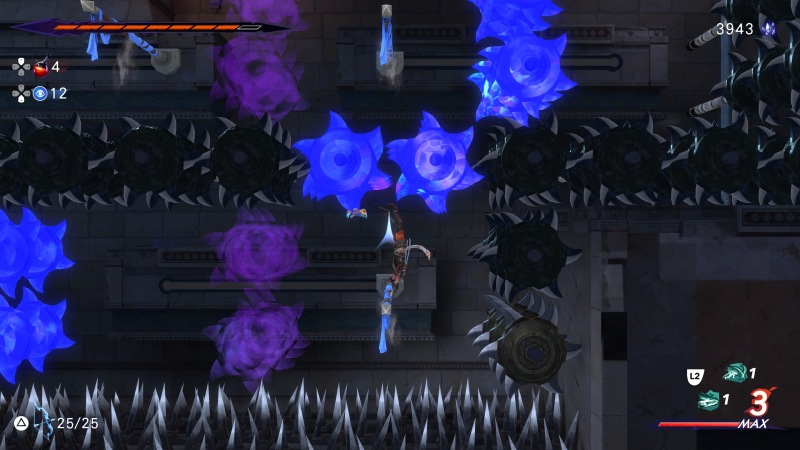Click the time crystal currency icon
The width and height of the screenshot is (800, 450).
coord(769,29)
